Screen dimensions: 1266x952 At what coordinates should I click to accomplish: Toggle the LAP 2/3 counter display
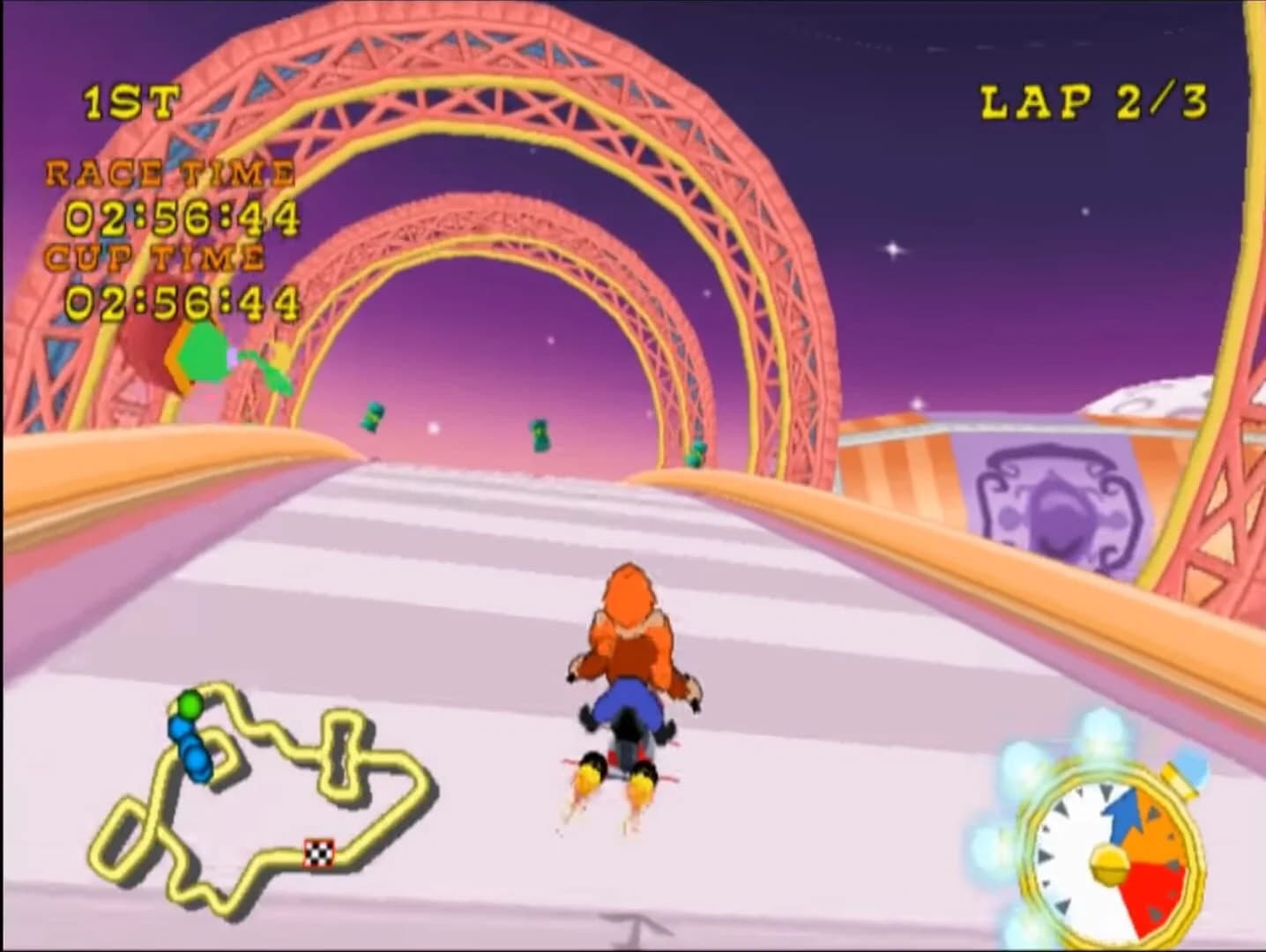point(1093,100)
